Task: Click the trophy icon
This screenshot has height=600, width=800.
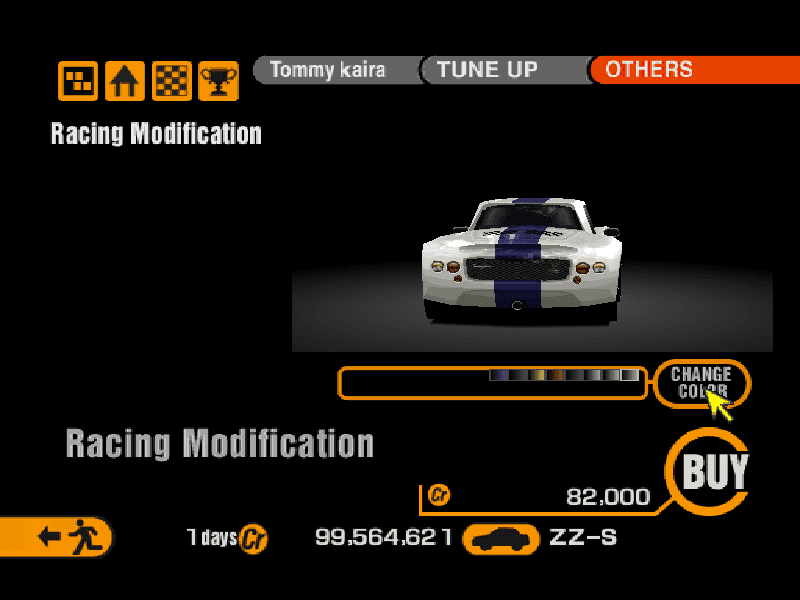Action: [218, 81]
